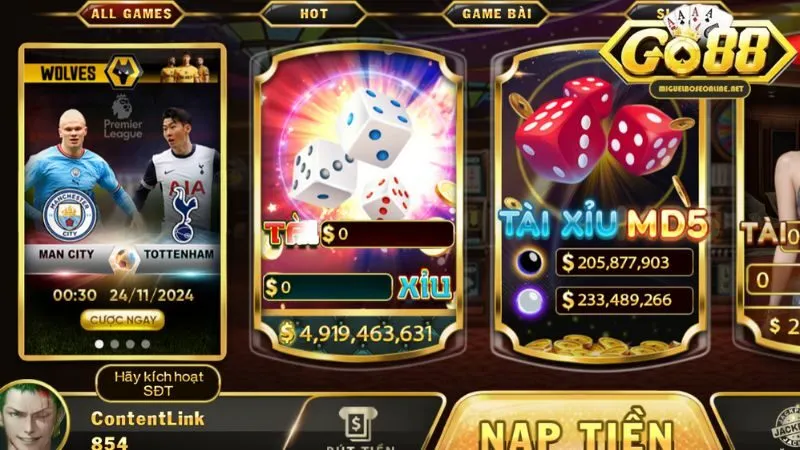Open the HOT games tab
This screenshot has height=450, width=800.
click(313, 14)
